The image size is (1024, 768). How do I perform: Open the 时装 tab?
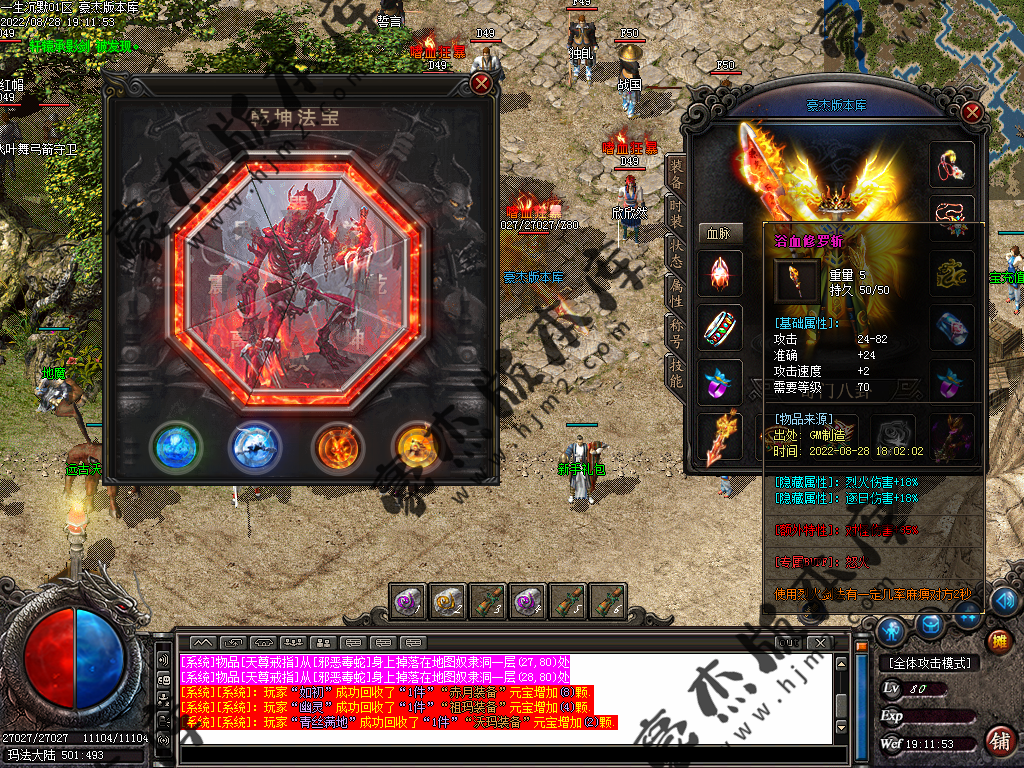tap(677, 213)
